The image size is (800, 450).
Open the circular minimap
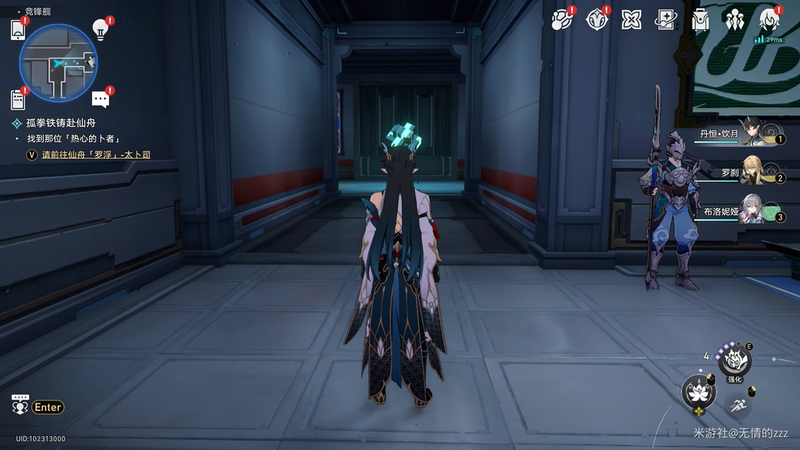[x=57, y=64]
